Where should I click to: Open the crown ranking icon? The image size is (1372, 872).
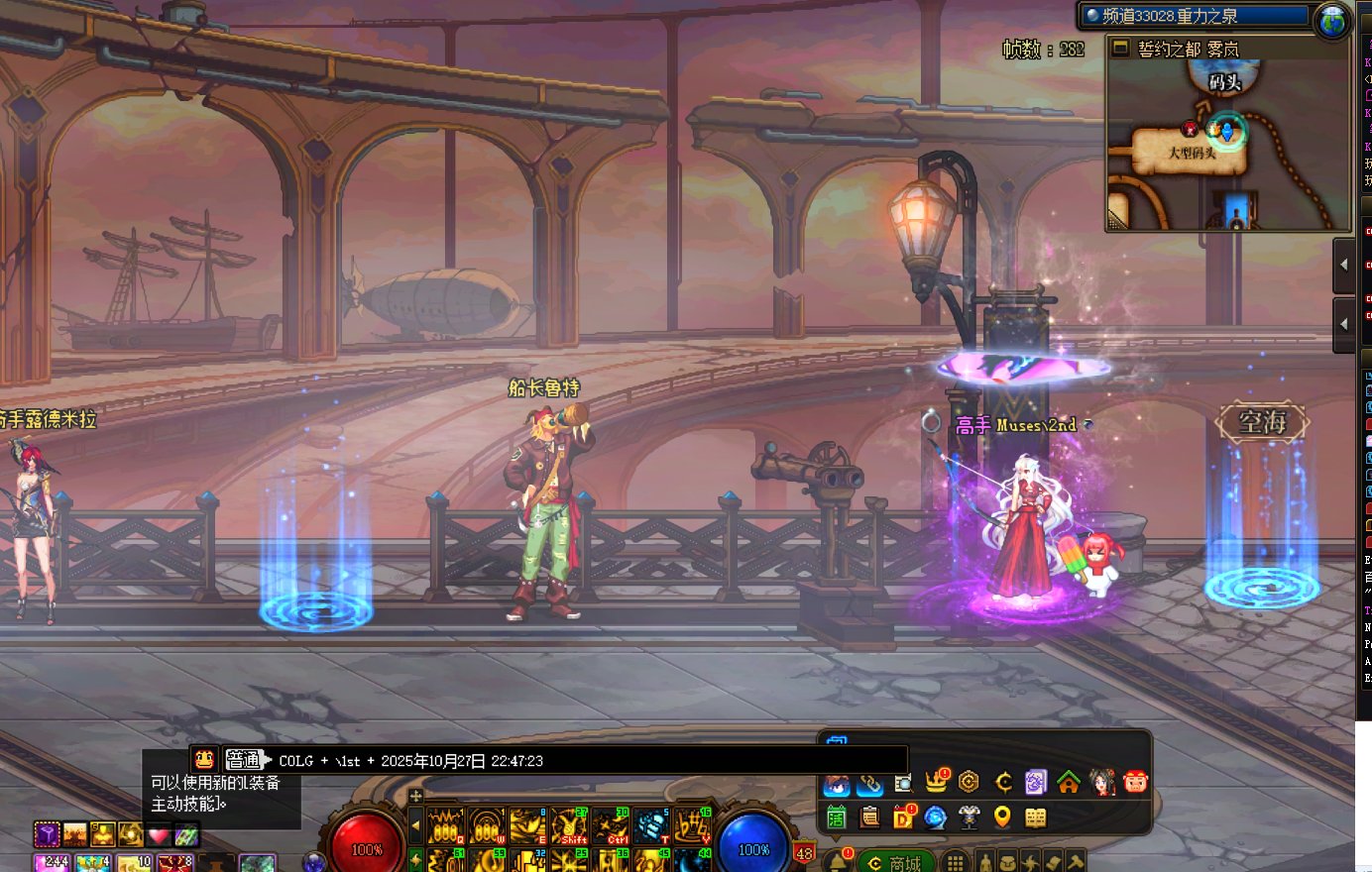coord(936,782)
